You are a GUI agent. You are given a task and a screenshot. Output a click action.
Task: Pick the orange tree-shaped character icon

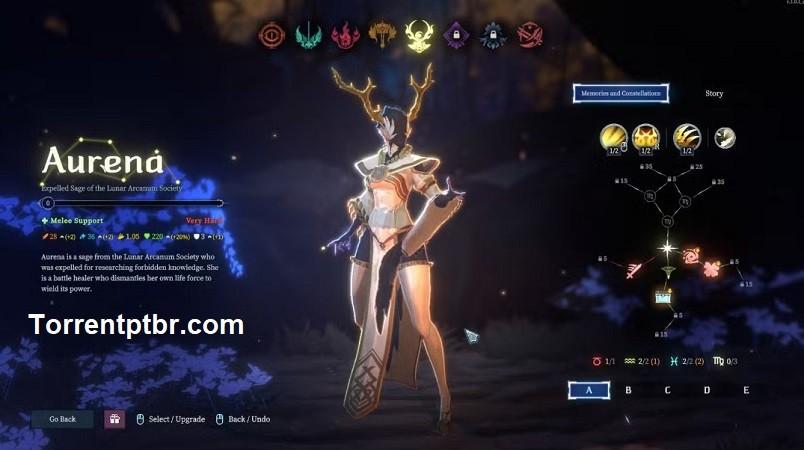click(x=383, y=36)
